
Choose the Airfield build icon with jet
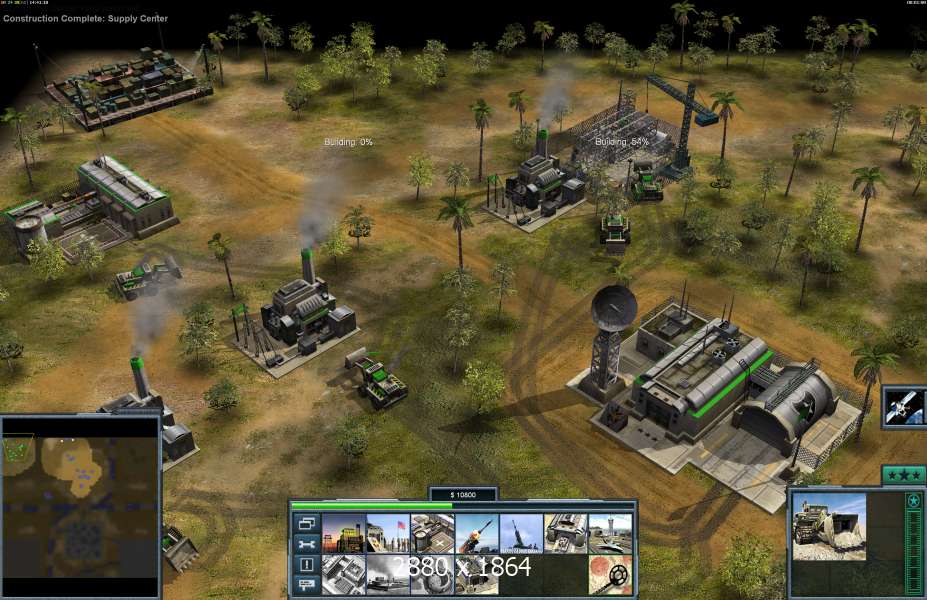click(611, 534)
